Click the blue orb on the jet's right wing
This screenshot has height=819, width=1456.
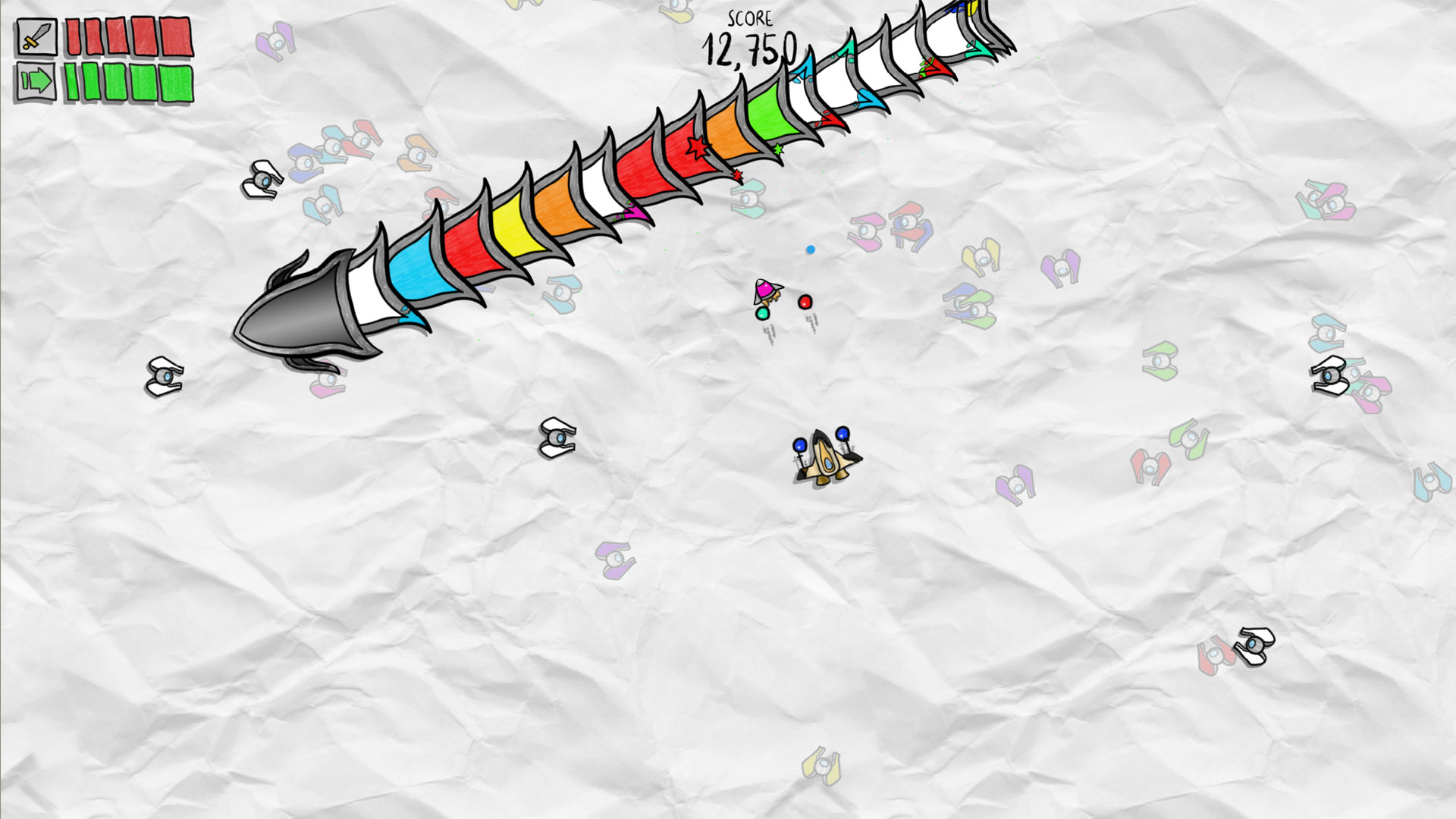coord(842,434)
